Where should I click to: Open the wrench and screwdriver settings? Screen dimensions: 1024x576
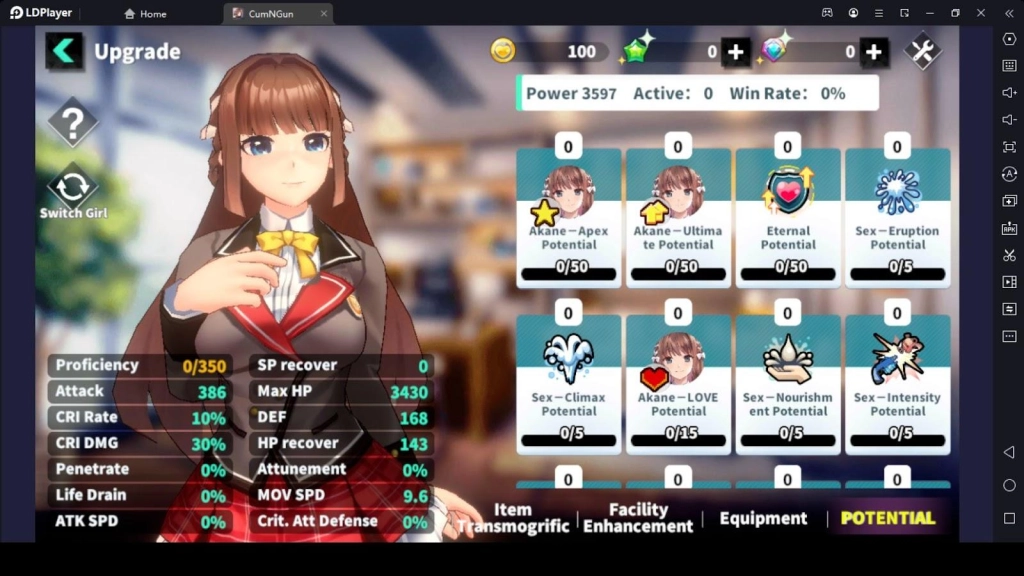[922, 51]
